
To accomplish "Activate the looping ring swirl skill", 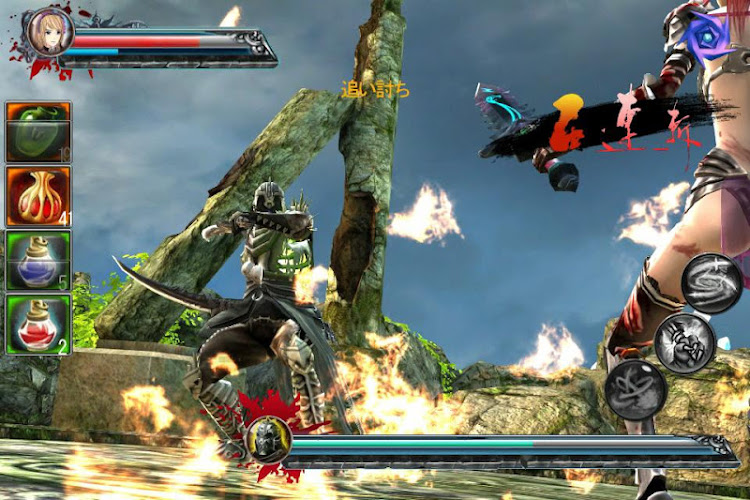I will 636,388.
